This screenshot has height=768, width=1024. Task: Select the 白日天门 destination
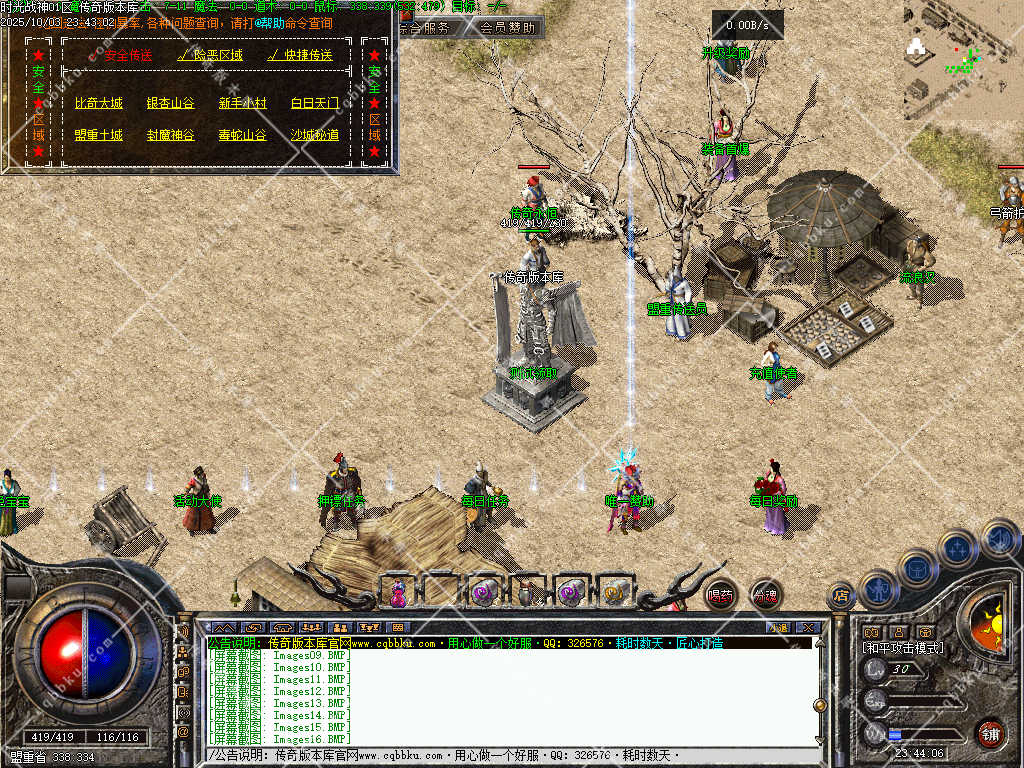pyautogui.click(x=314, y=103)
